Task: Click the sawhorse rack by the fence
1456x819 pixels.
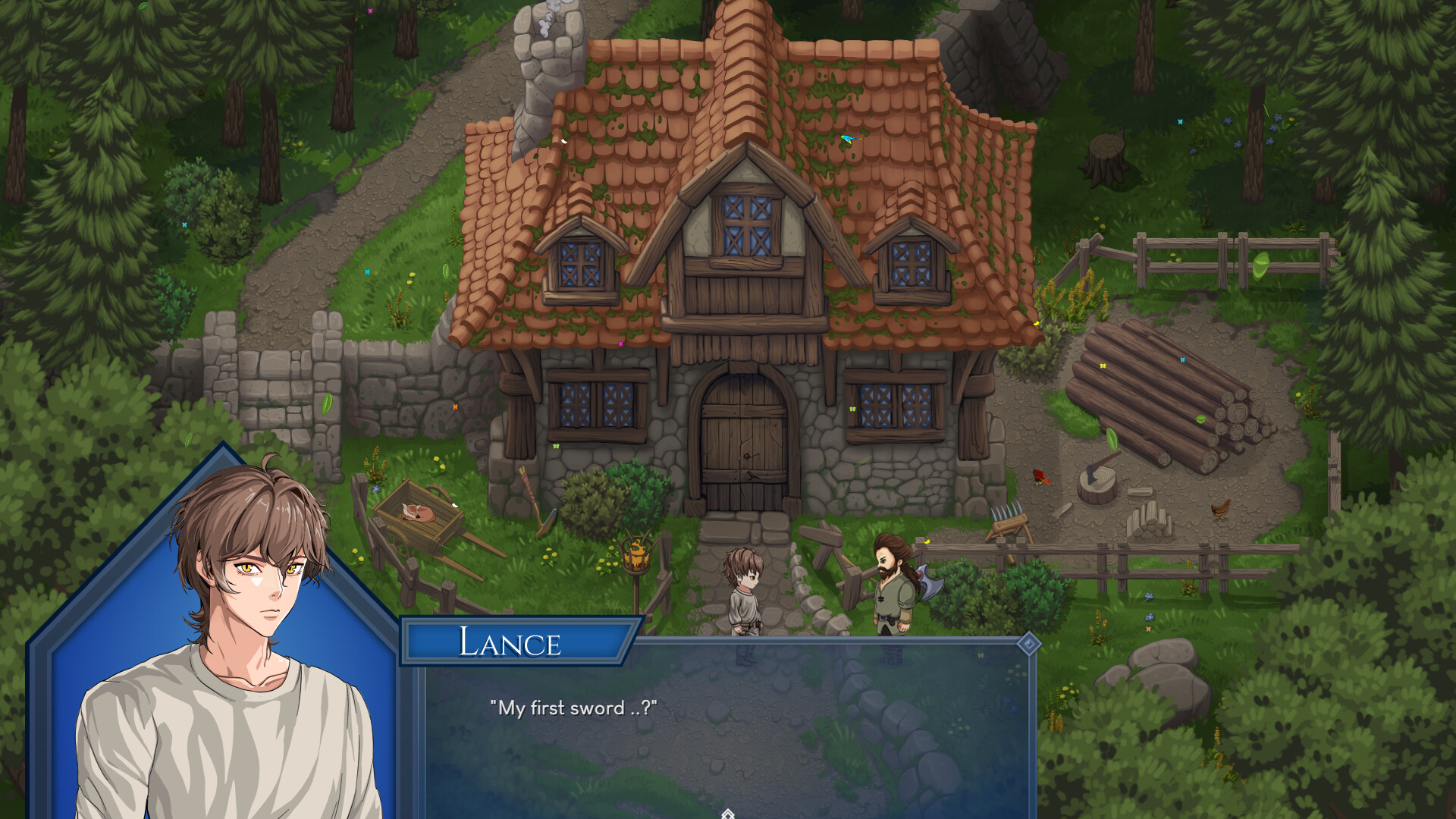Action: click(1010, 525)
